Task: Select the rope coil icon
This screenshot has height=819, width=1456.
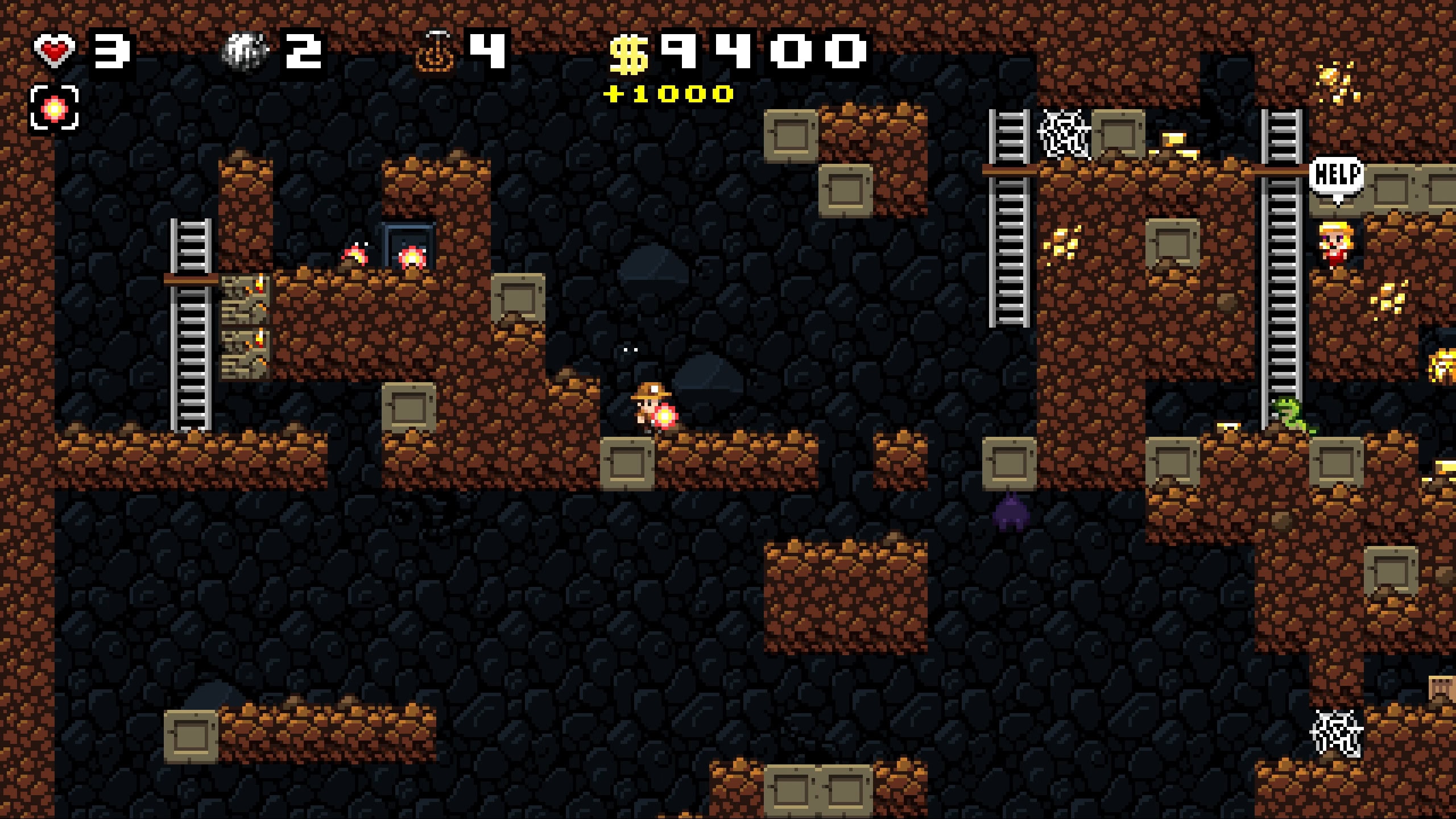Action: 436,52
